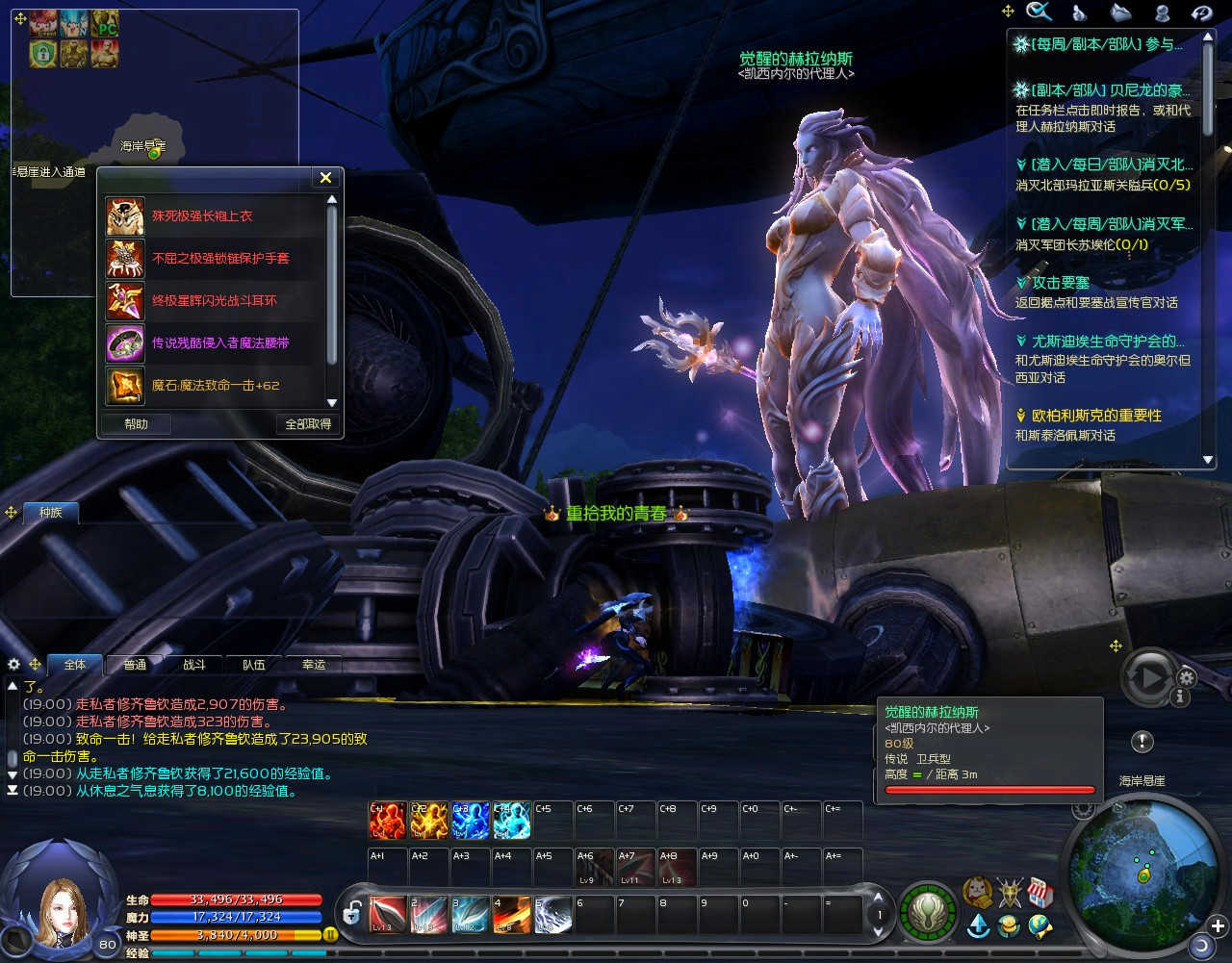
Task: Open the shop storefront icon
Action: click(1039, 893)
